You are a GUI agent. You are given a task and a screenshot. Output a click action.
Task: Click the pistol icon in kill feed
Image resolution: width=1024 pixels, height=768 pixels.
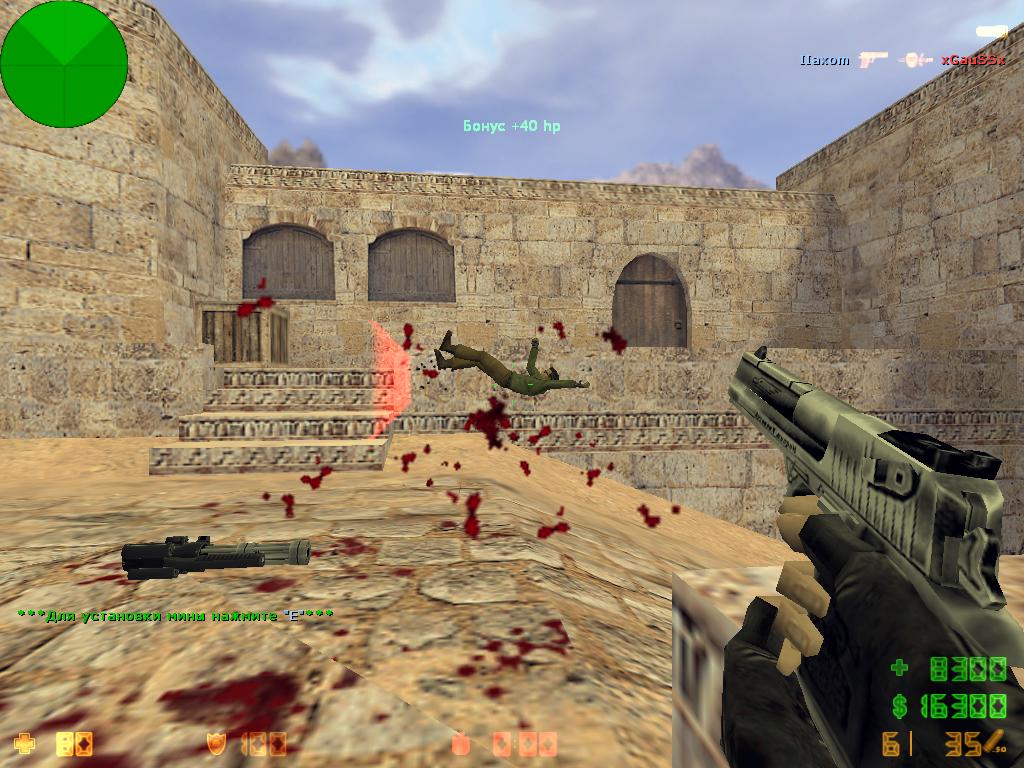(x=872, y=60)
